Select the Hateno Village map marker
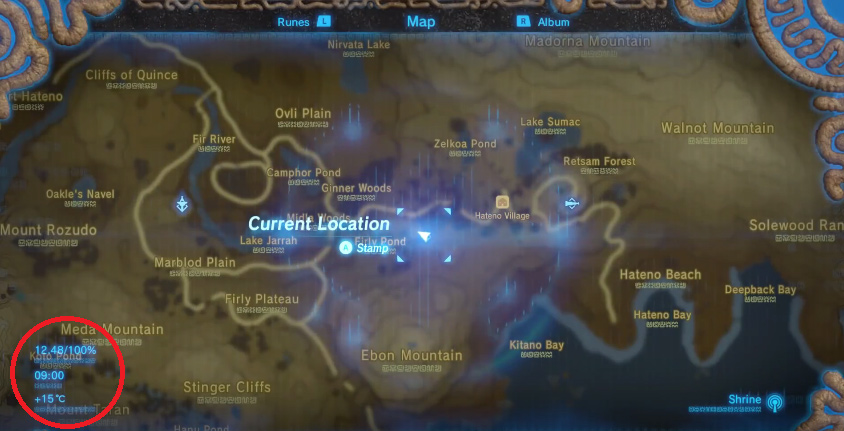The width and height of the screenshot is (844, 431). click(502, 201)
